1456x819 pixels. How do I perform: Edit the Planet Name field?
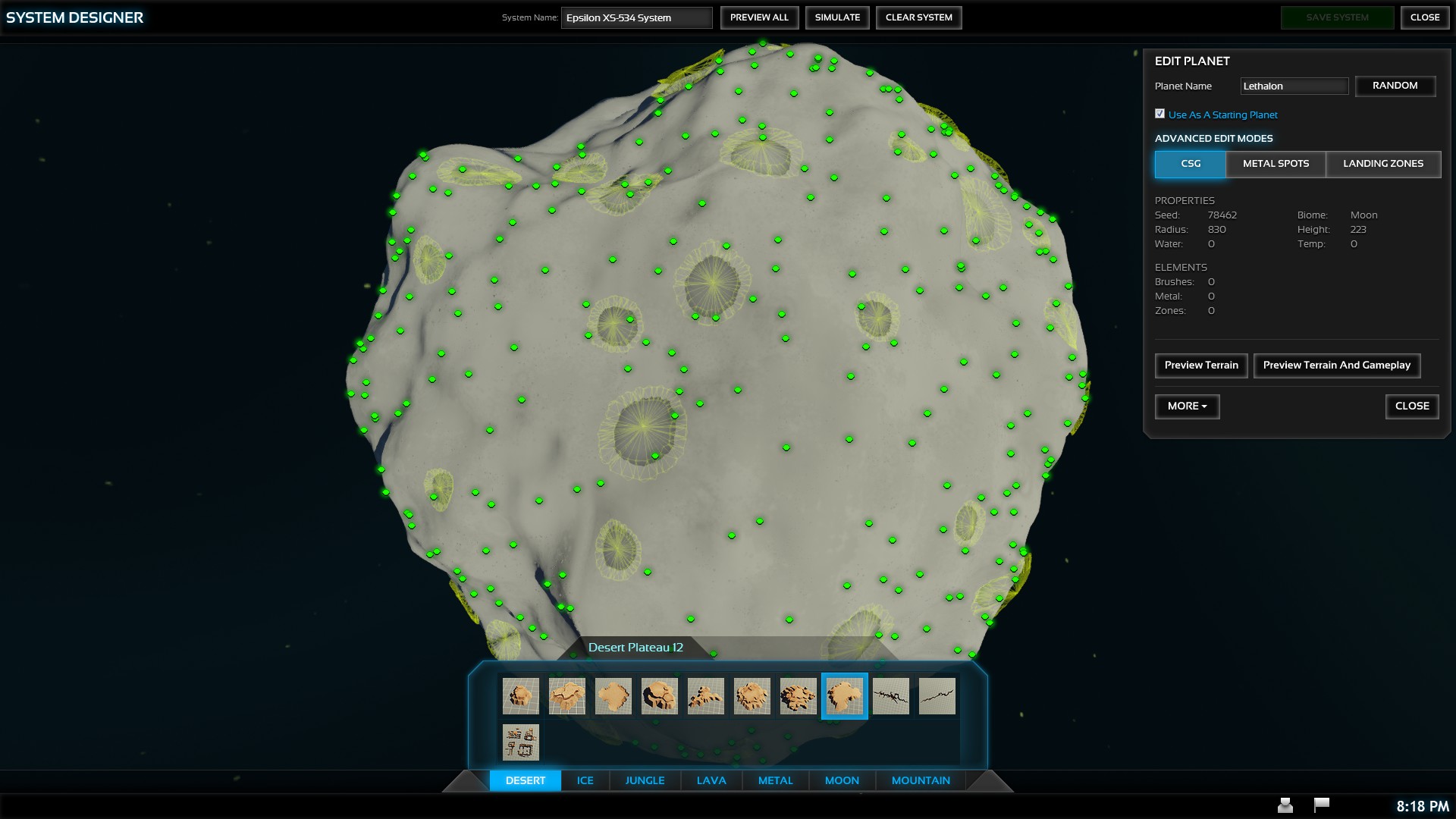1294,86
